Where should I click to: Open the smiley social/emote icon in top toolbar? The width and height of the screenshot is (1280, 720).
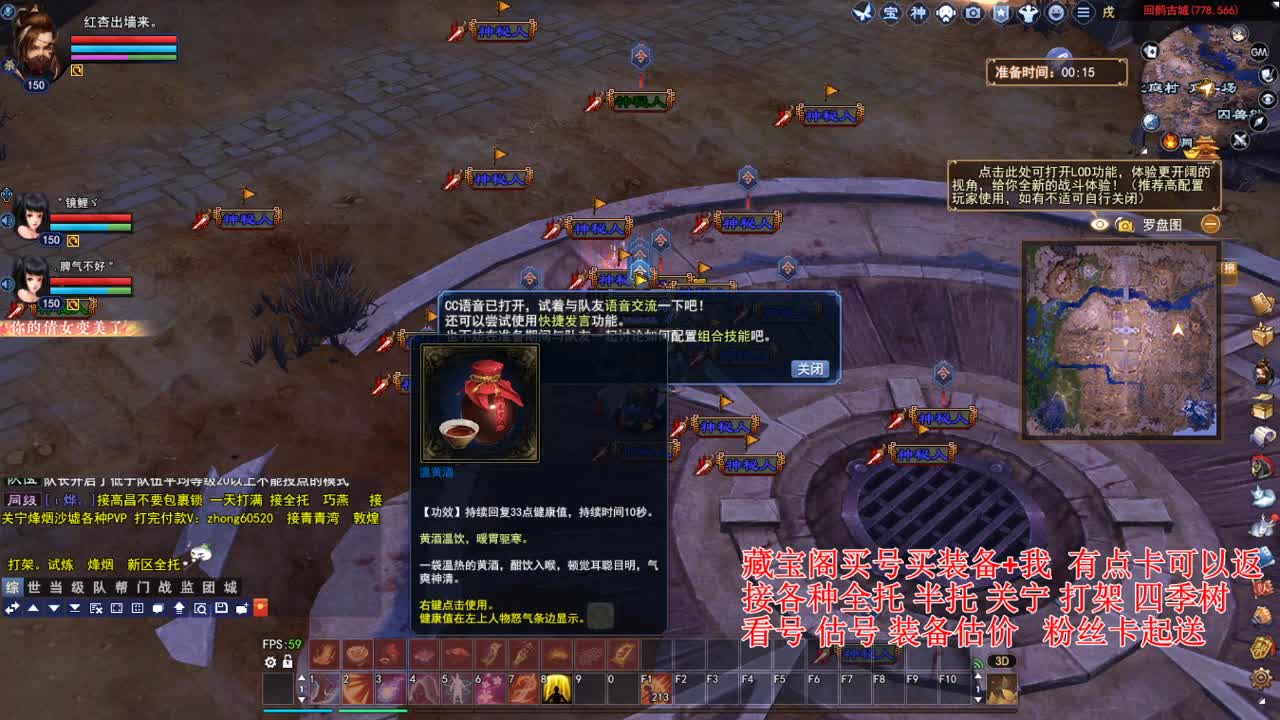tap(1056, 12)
